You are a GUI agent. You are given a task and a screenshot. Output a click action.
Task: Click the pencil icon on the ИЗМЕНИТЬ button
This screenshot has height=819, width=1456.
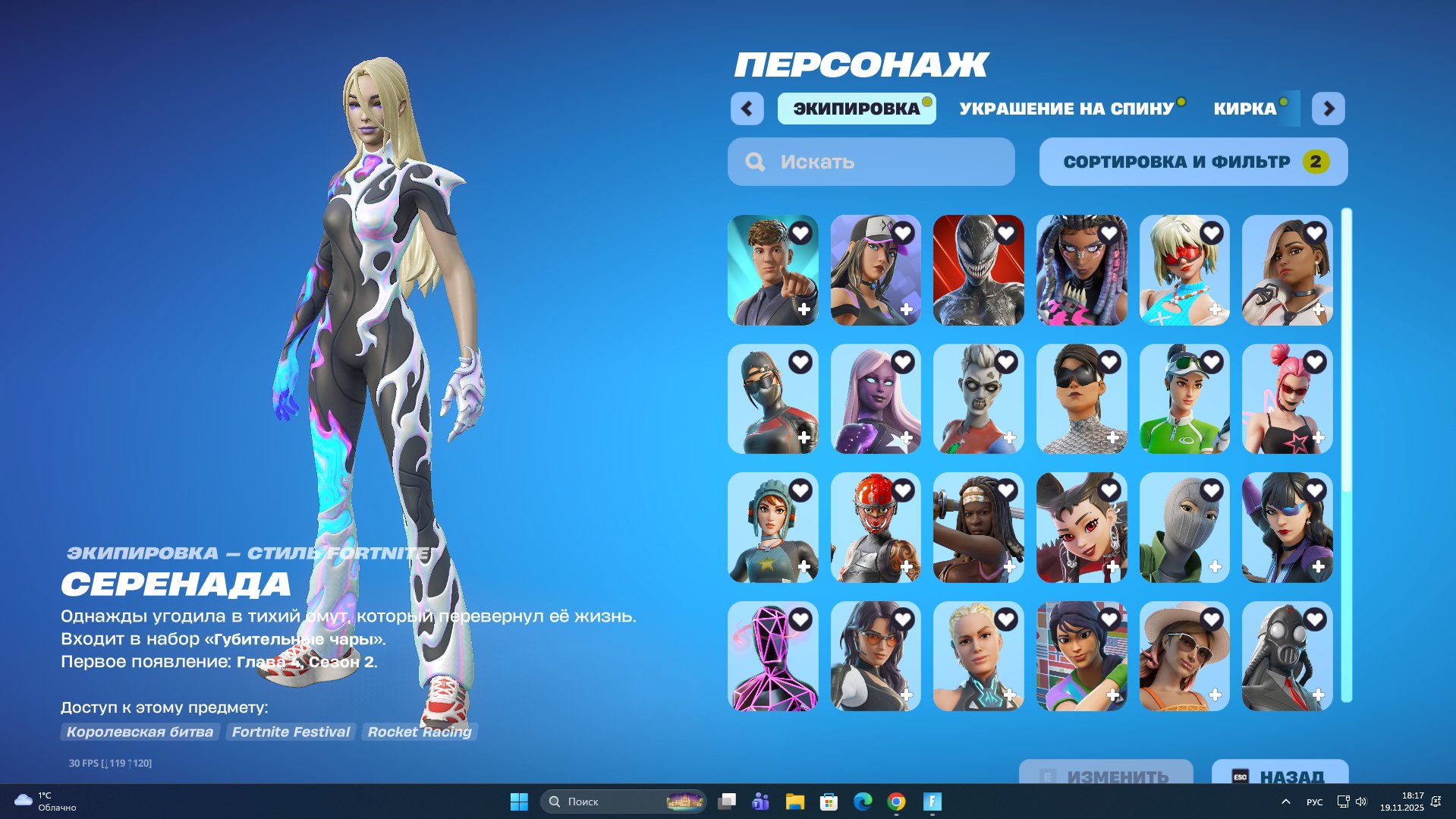pos(1049,776)
